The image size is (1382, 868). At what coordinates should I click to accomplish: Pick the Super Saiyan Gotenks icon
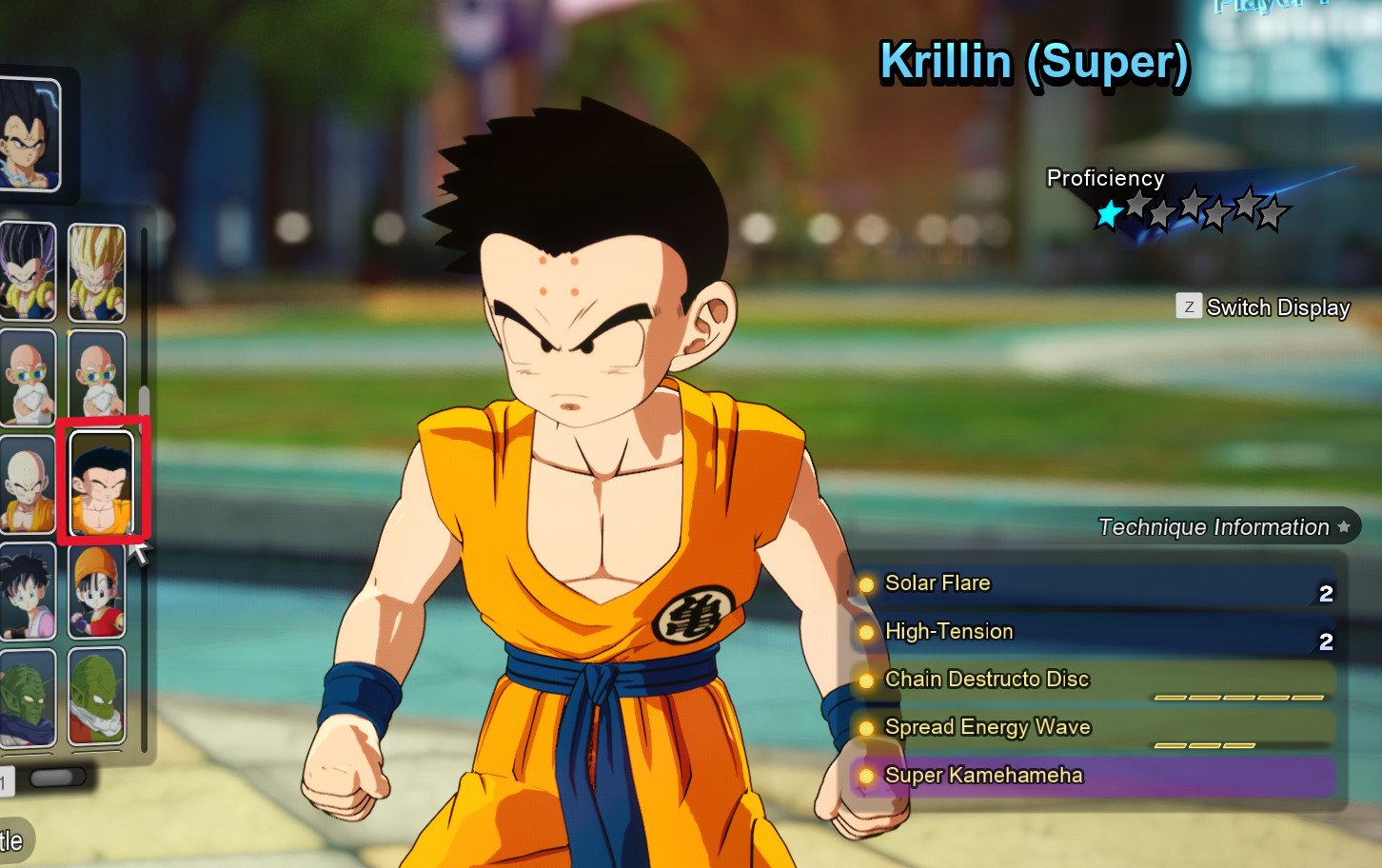point(96,273)
